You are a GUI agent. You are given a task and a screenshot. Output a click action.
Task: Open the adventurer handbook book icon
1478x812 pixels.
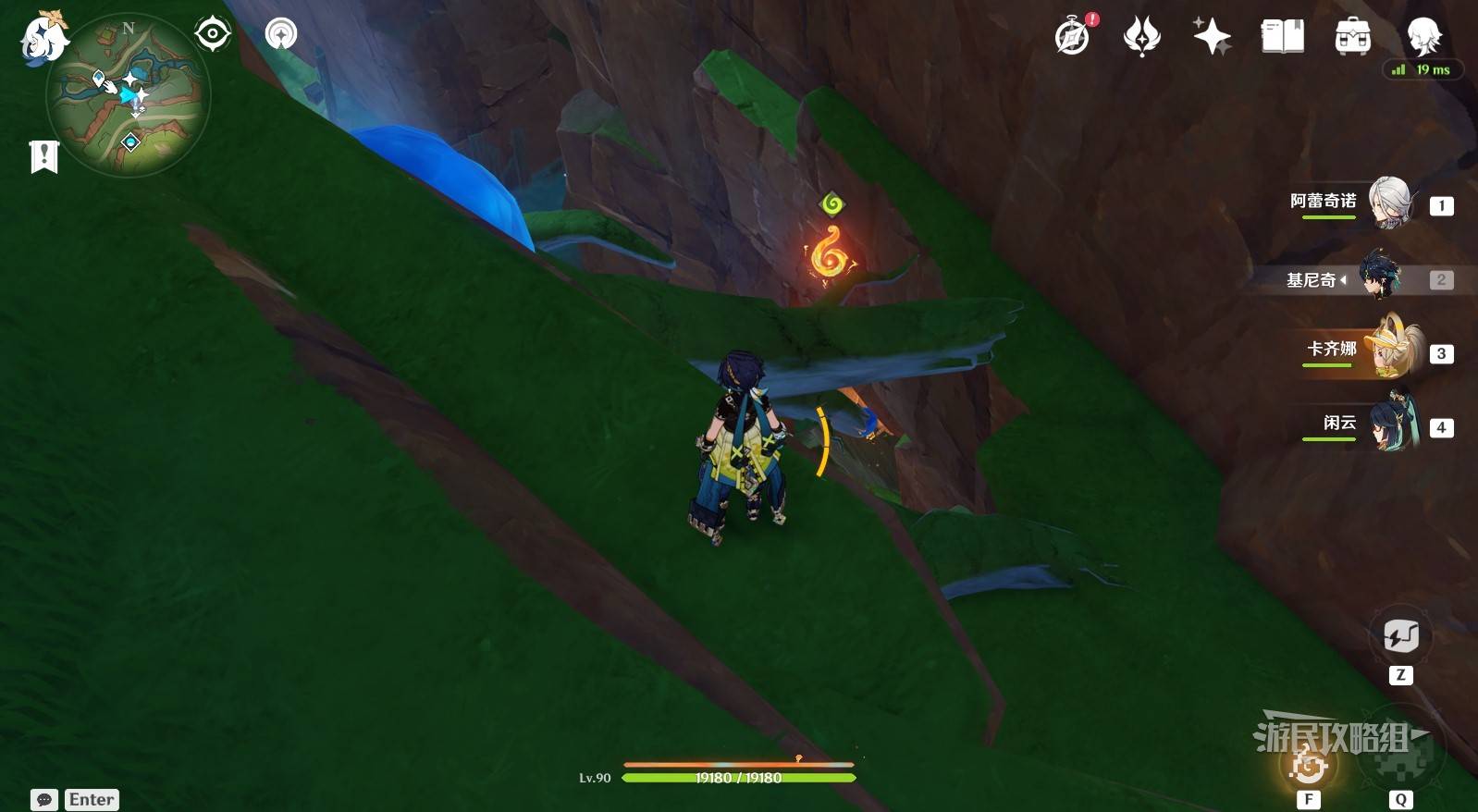1282,37
